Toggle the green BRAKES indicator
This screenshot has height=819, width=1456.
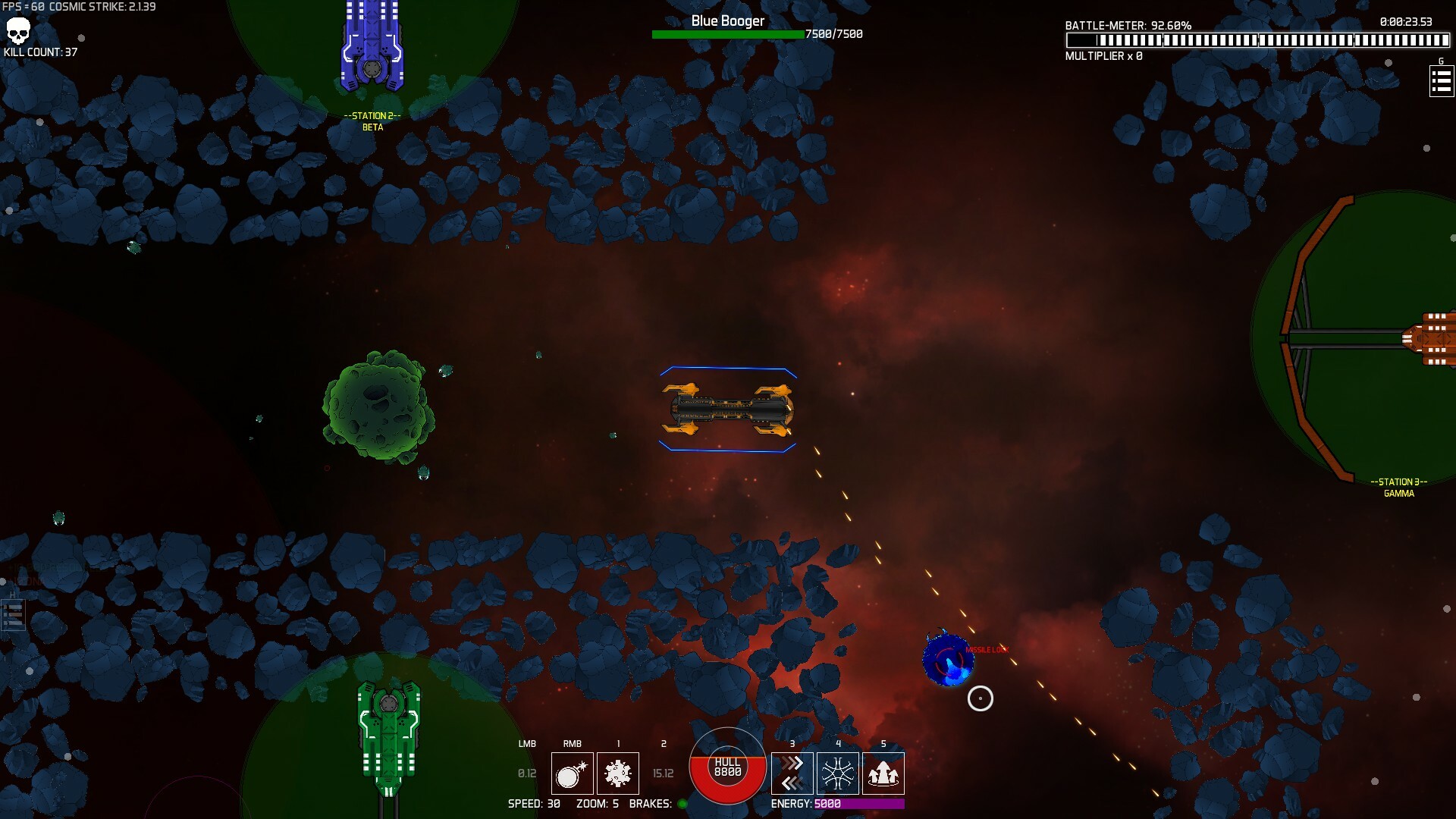680,805
